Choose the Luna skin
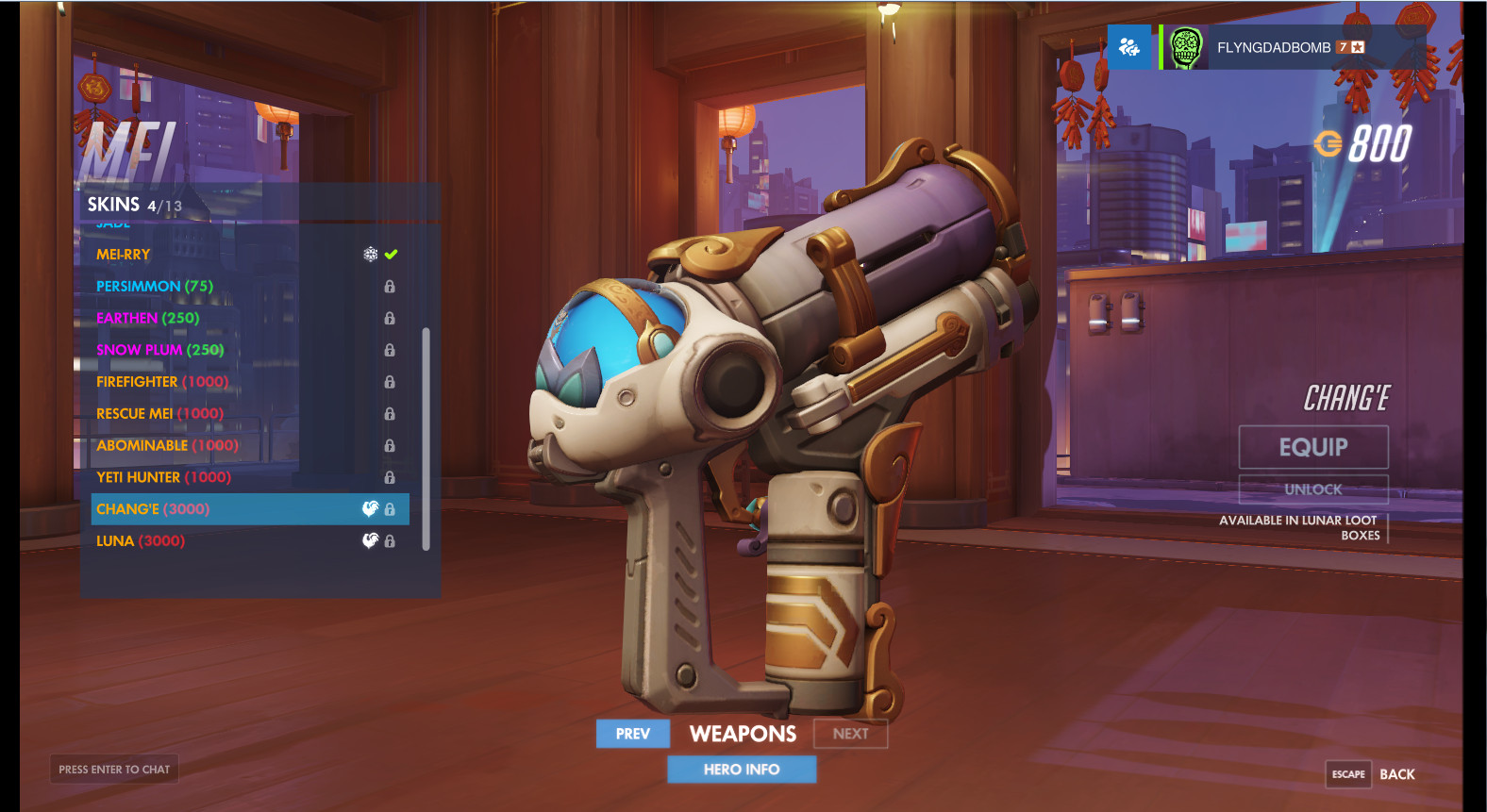This screenshot has width=1487, height=812. [x=141, y=541]
